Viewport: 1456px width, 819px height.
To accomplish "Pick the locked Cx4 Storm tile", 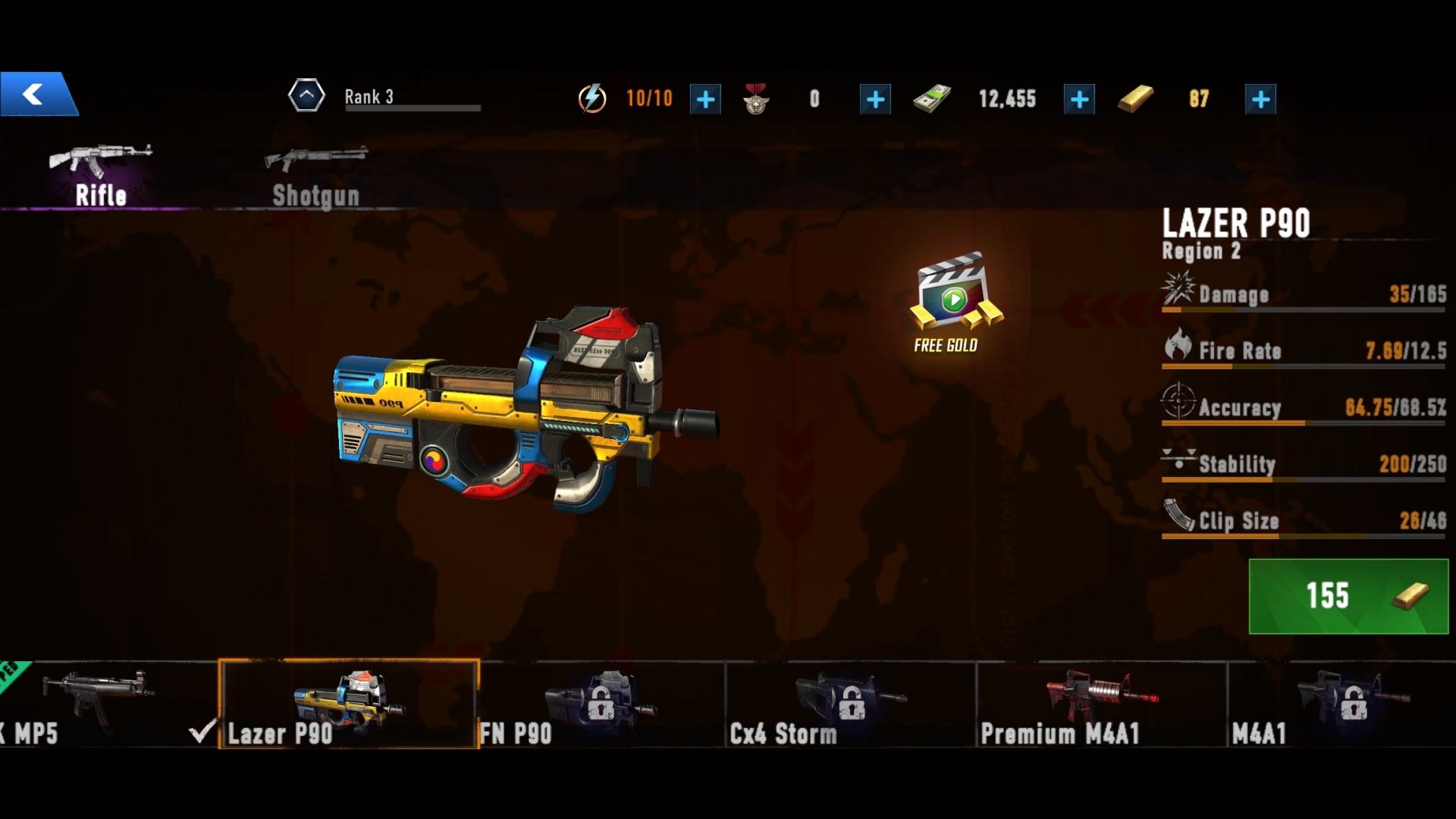I will coord(851,704).
